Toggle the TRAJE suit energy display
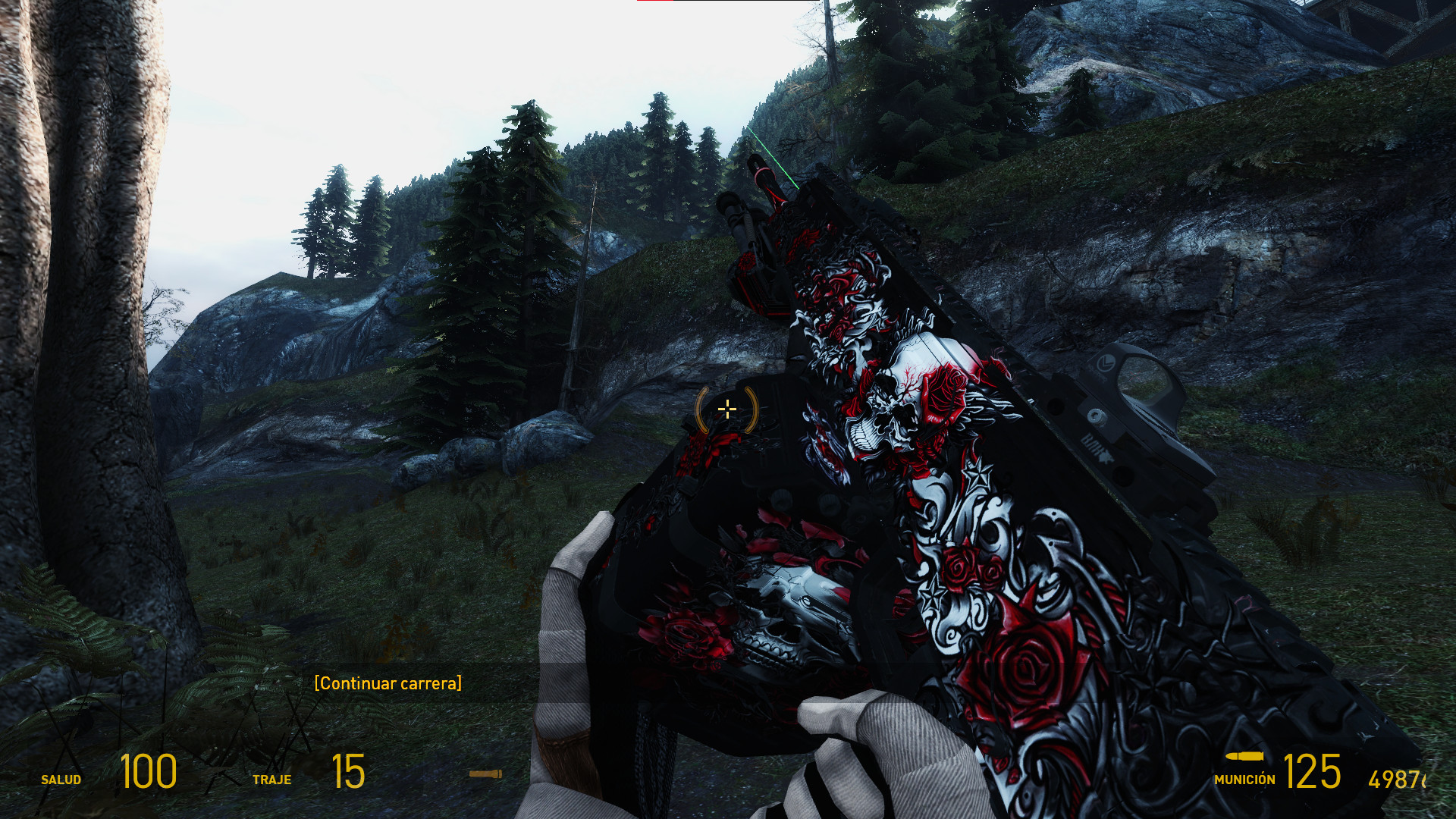Image resolution: width=1456 pixels, height=819 pixels. [273, 778]
